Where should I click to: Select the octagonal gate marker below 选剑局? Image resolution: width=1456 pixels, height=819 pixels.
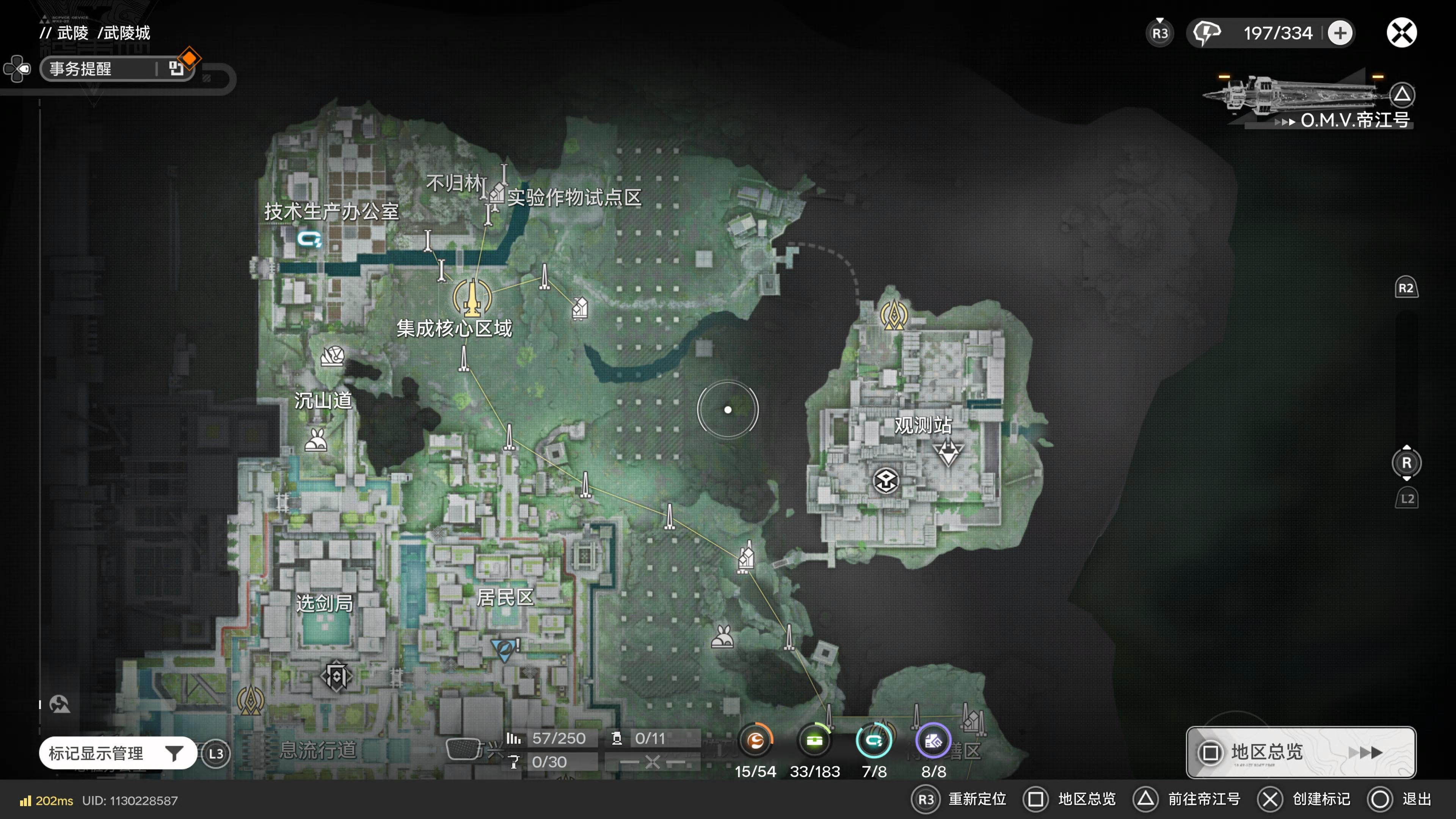click(337, 676)
